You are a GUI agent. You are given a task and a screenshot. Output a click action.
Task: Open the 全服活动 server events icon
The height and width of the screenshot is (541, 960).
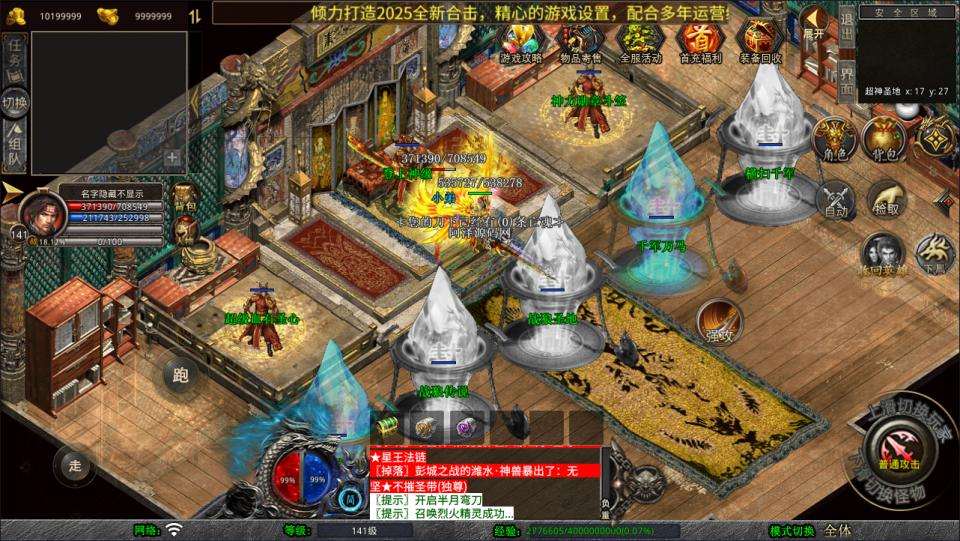(639, 40)
